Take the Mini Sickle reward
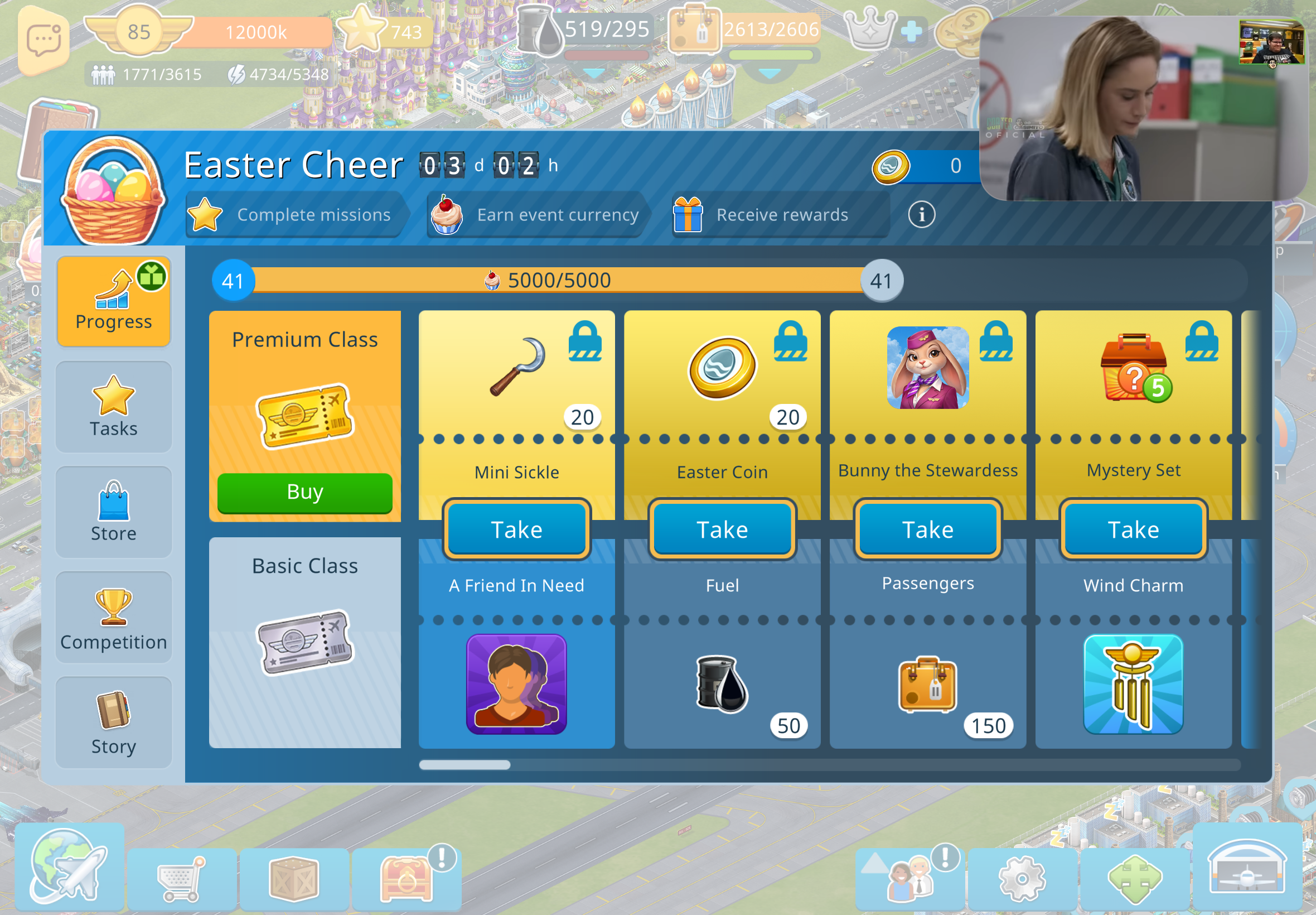 click(x=516, y=529)
